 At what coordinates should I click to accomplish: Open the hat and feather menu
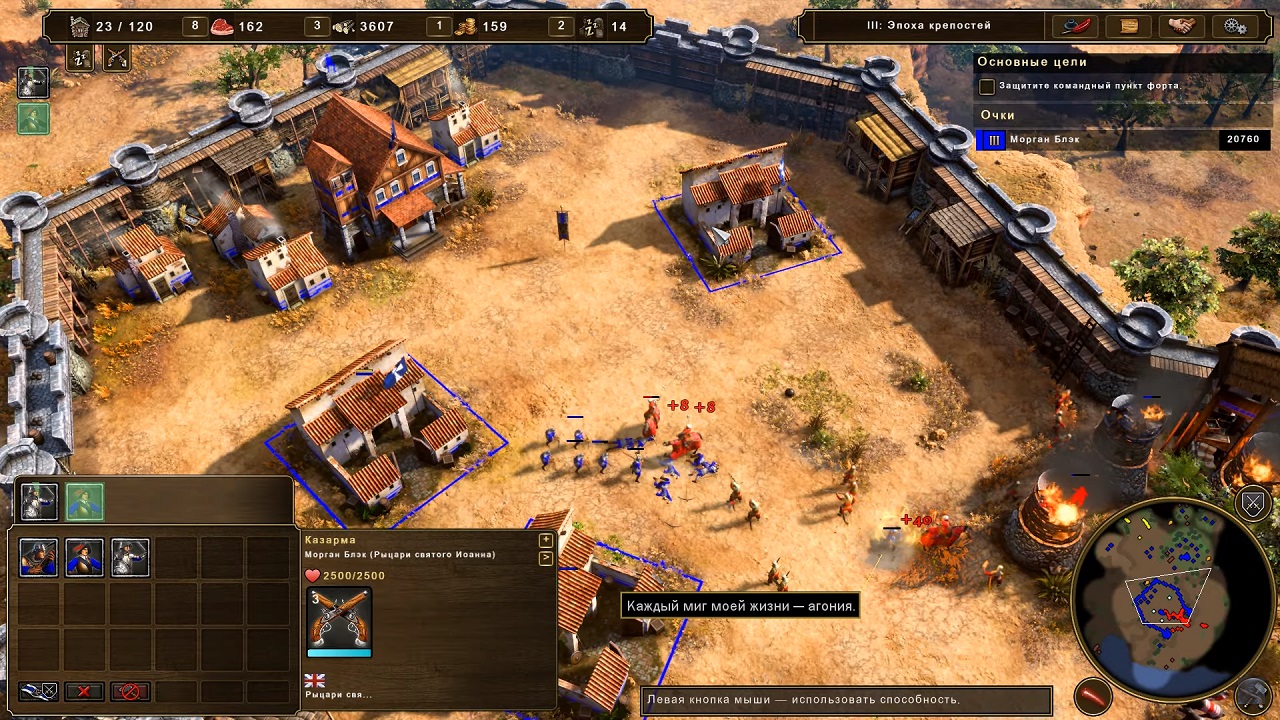[1076, 26]
